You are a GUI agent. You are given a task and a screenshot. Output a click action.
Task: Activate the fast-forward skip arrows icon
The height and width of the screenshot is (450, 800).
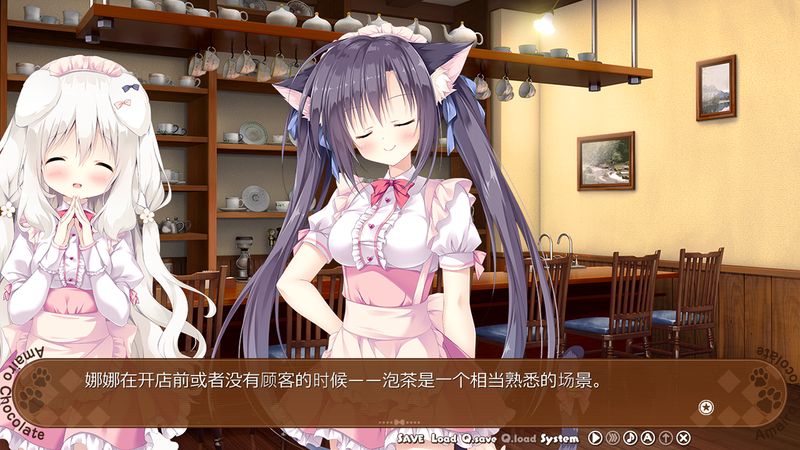tap(613, 438)
